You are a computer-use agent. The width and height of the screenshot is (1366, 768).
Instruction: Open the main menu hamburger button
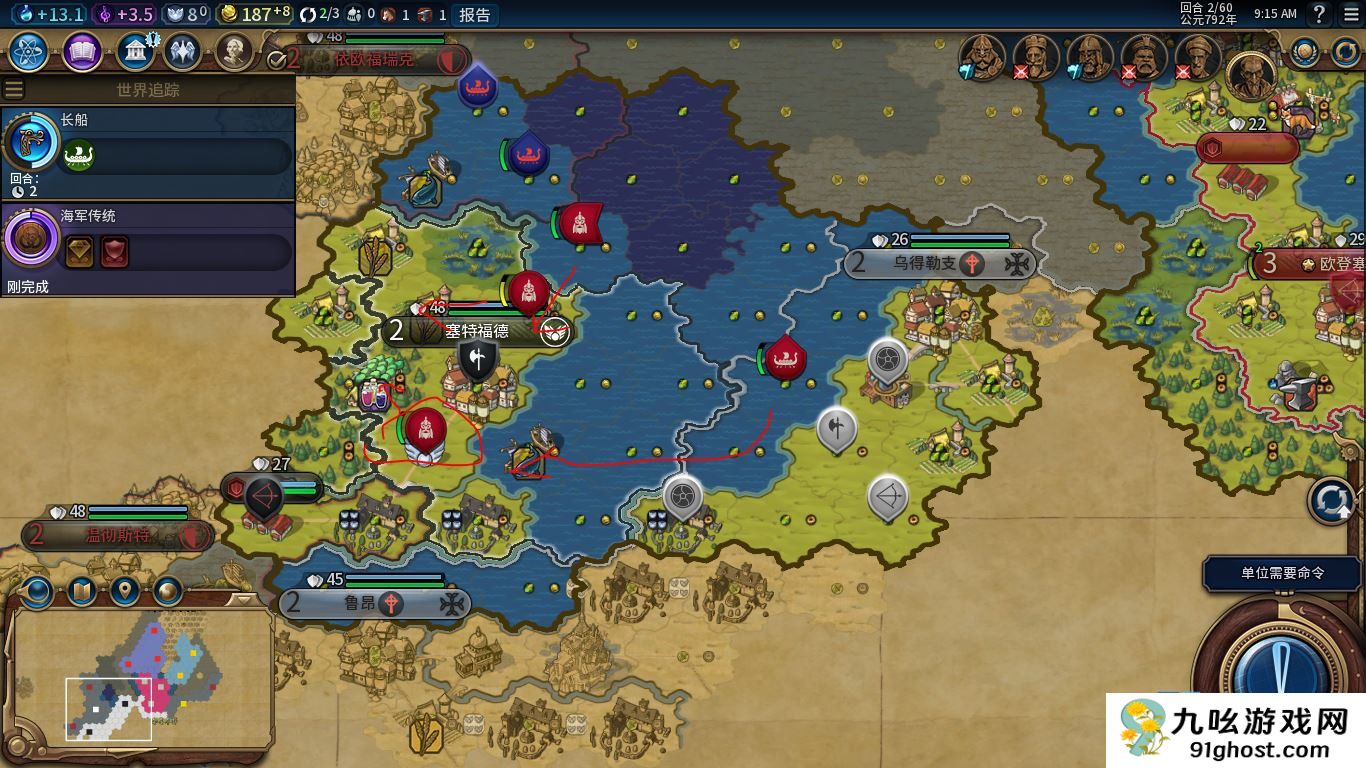1351,14
